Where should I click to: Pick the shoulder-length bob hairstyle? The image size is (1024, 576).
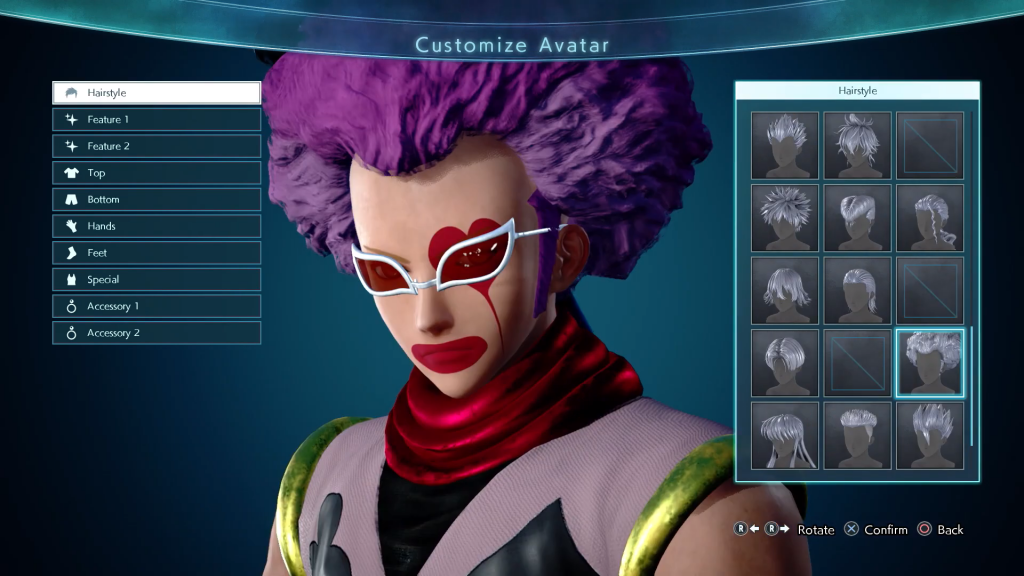(x=785, y=290)
